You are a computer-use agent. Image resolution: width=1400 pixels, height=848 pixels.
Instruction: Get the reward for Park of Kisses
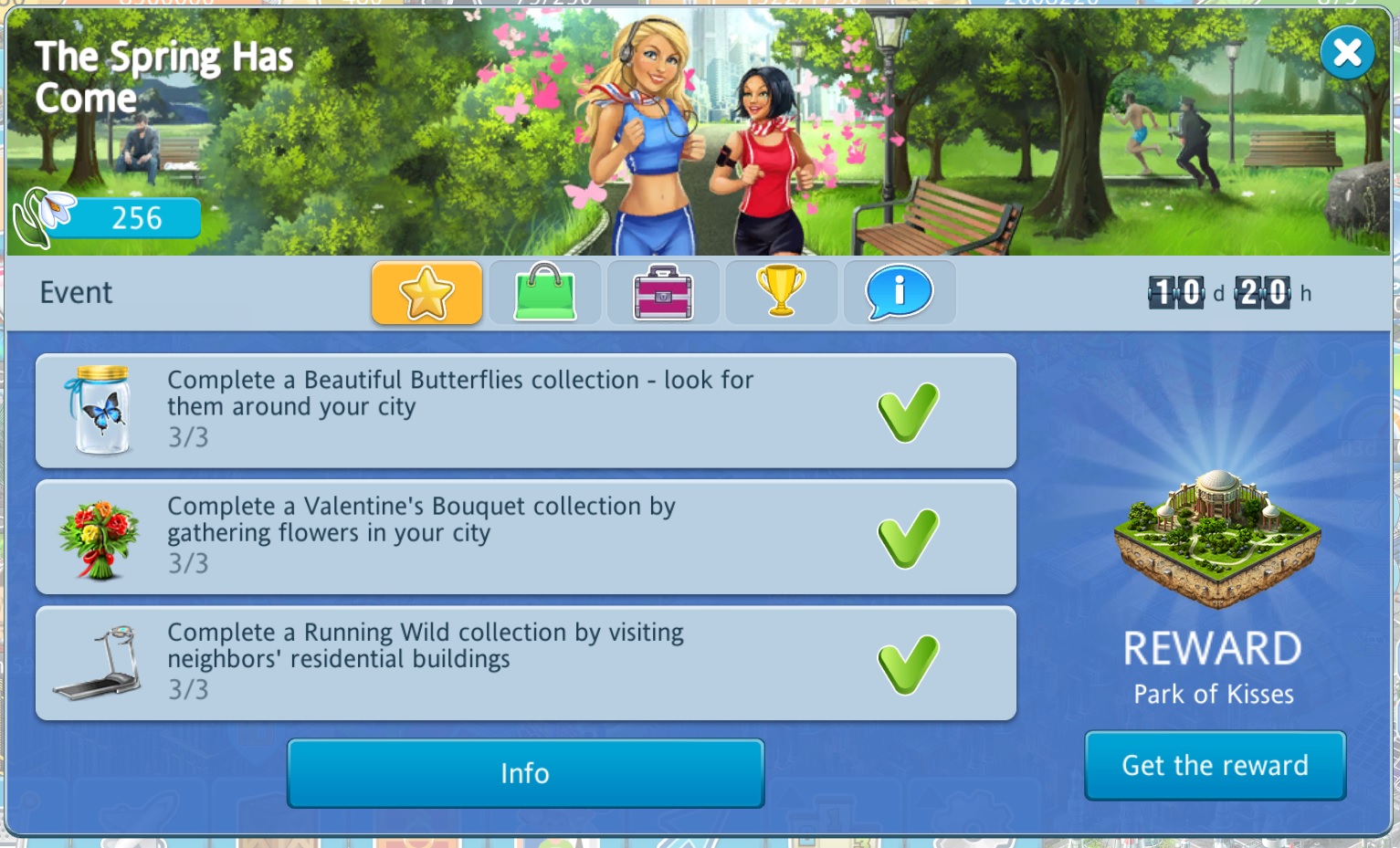1215,765
